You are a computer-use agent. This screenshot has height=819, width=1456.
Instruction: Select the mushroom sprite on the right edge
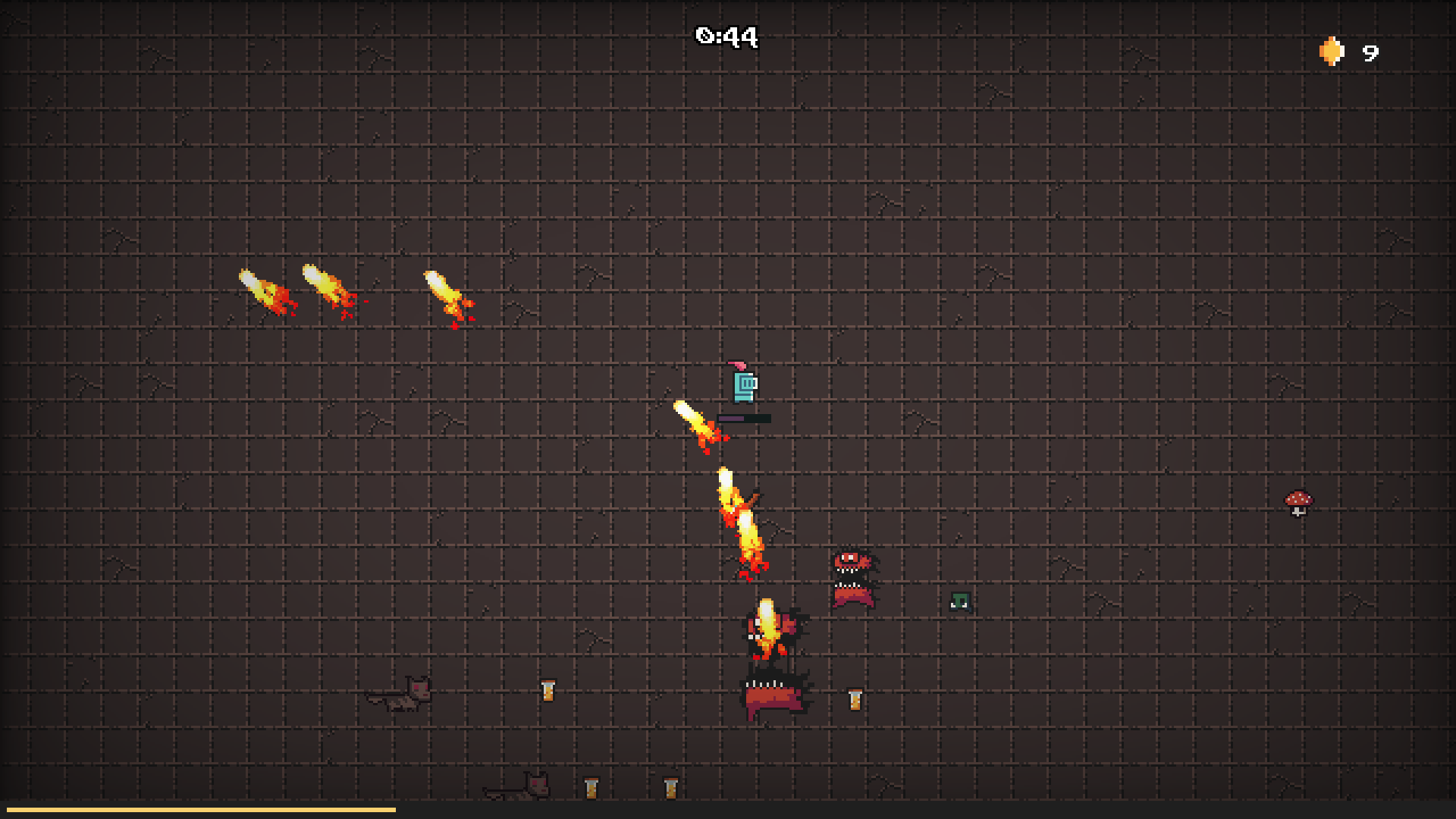click(x=1298, y=504)
